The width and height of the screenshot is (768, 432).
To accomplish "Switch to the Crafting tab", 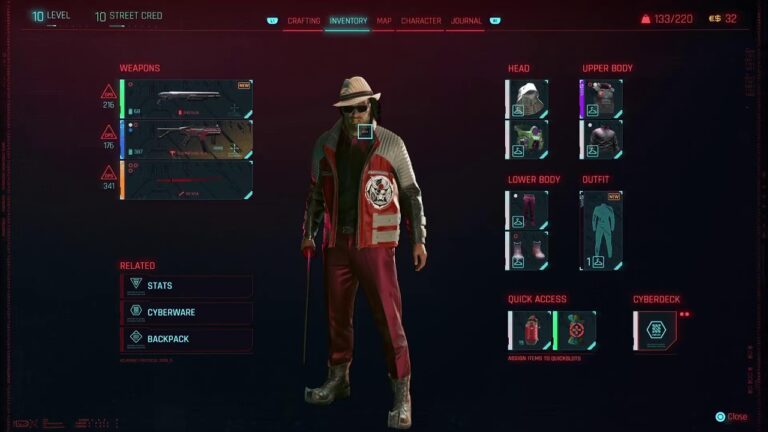I will pyautogui.click(x=304, y=20).
